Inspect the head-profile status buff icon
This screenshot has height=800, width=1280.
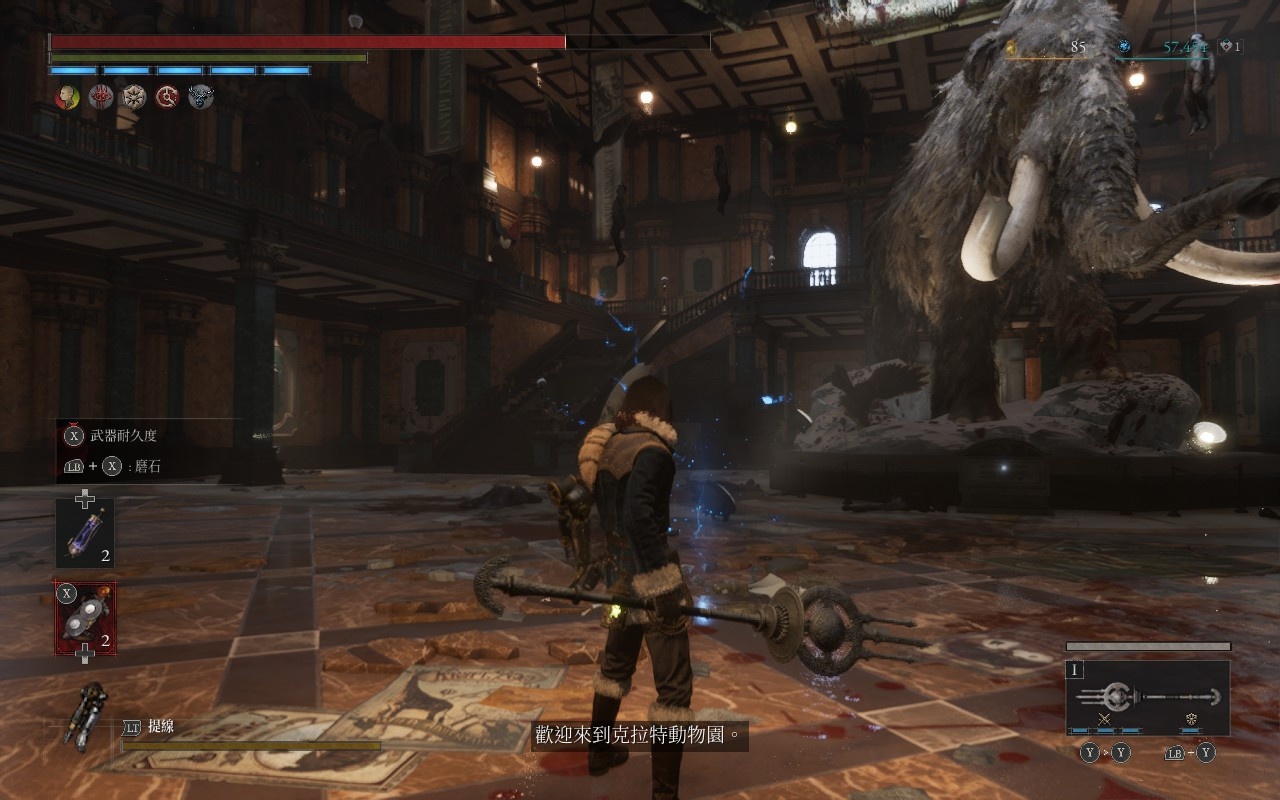67,97
